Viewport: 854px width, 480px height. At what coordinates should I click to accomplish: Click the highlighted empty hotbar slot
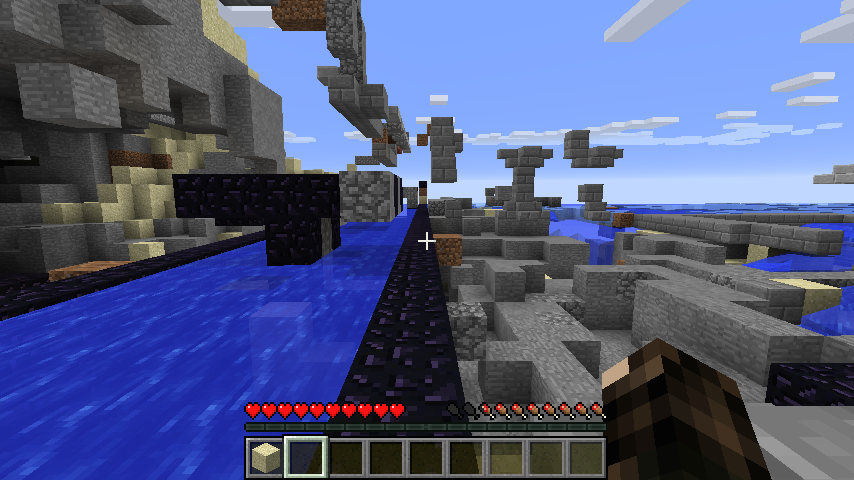pyautogui.click(x=305, y=458)
